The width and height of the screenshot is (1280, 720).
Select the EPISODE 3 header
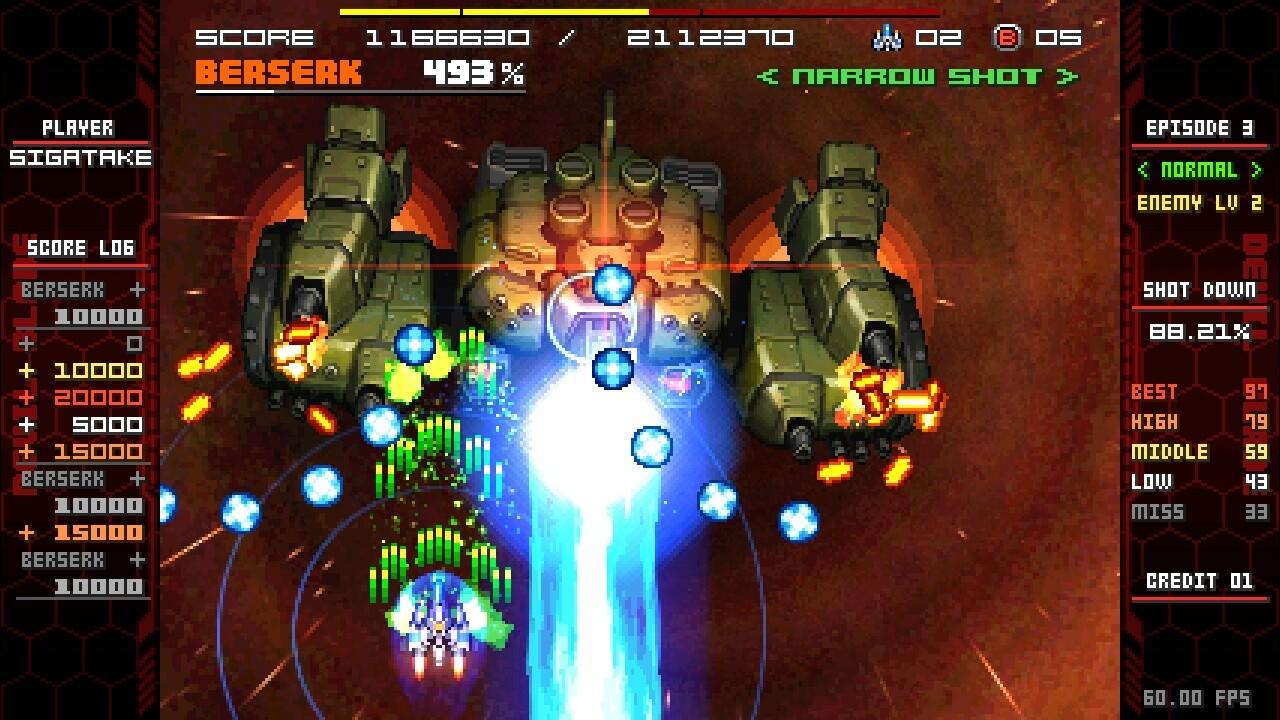point(1199,128)
